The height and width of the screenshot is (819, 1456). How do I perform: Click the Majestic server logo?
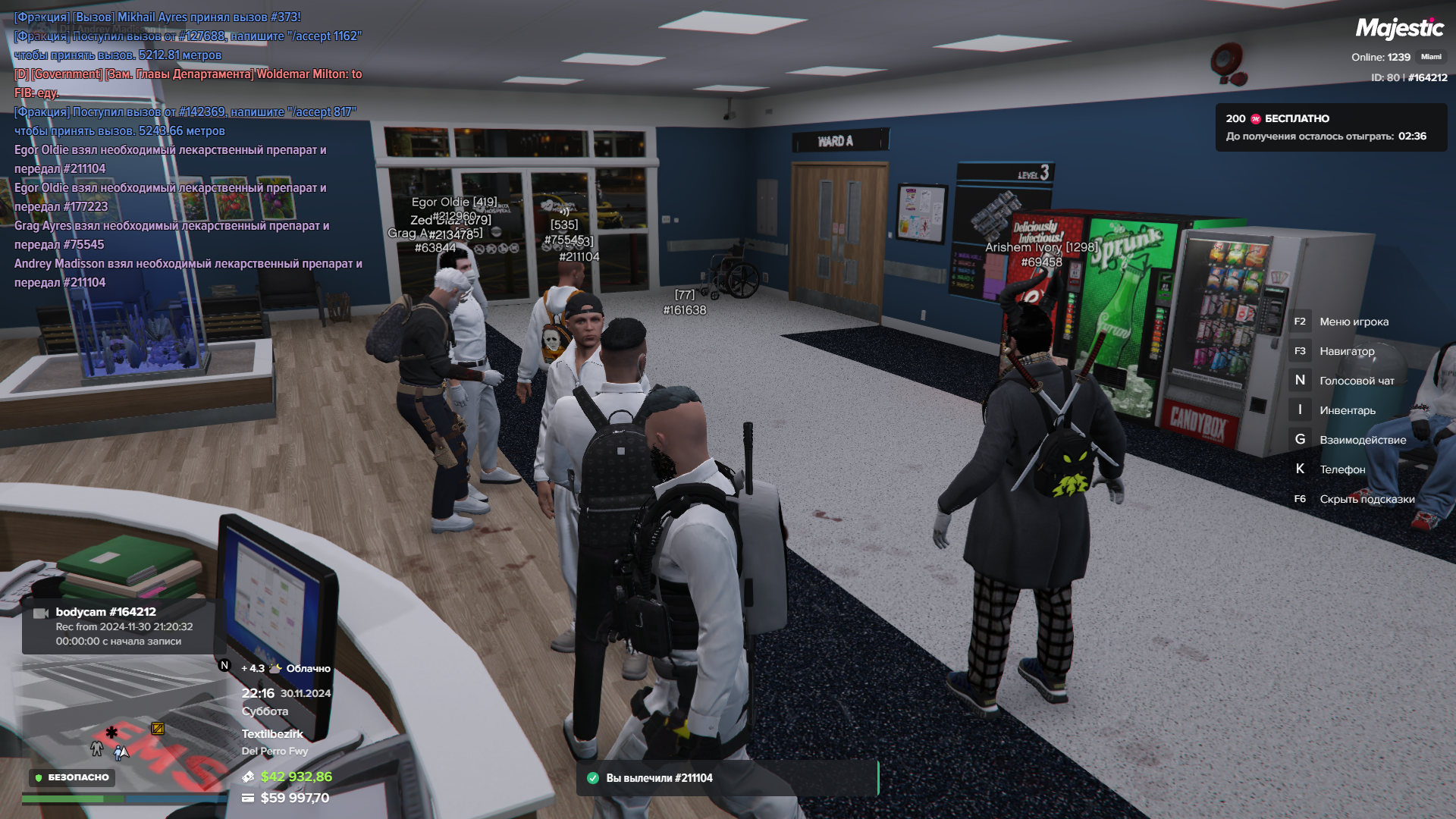point(1399,29)
